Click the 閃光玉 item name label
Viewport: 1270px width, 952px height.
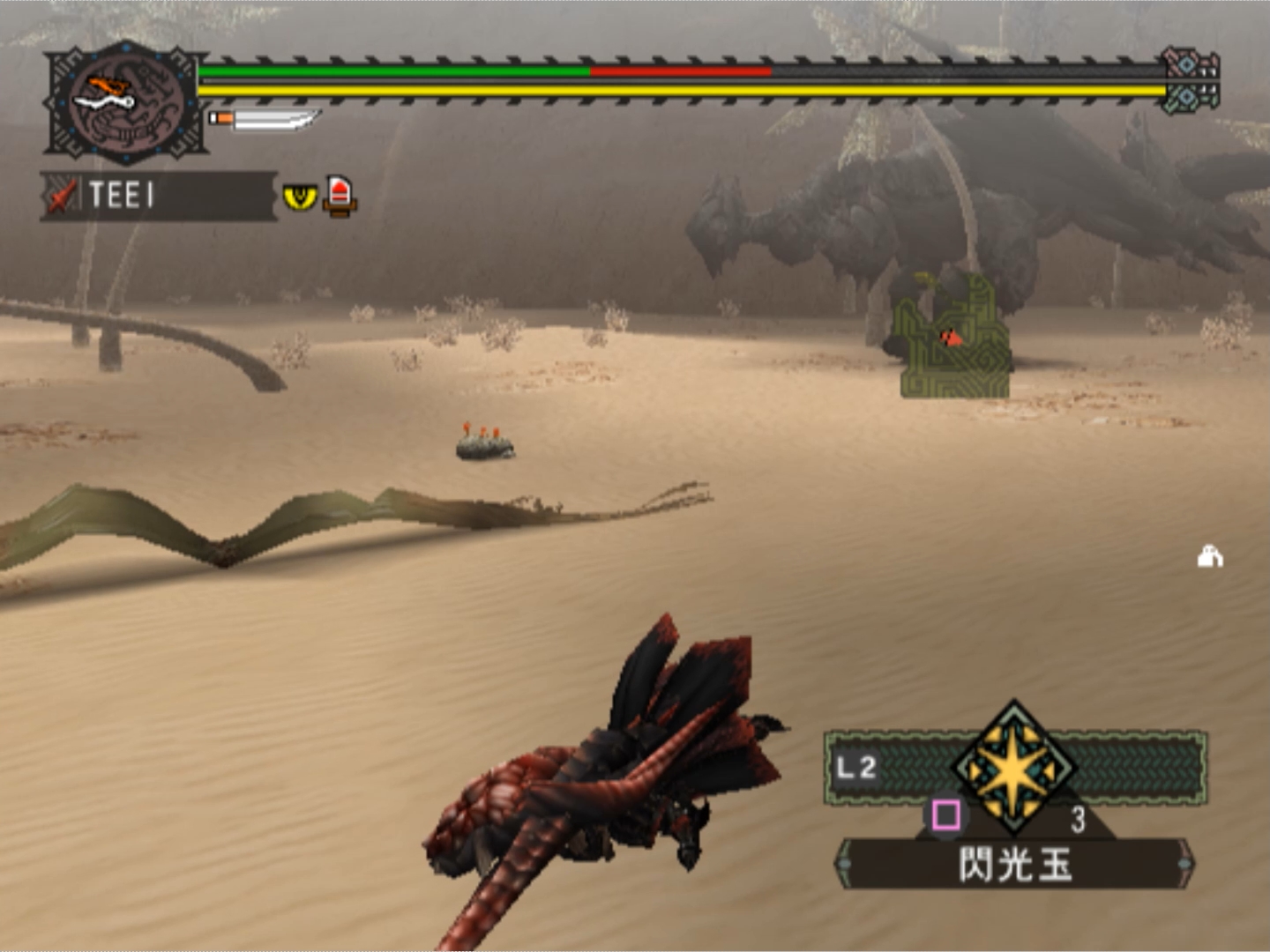[1014, 864]
